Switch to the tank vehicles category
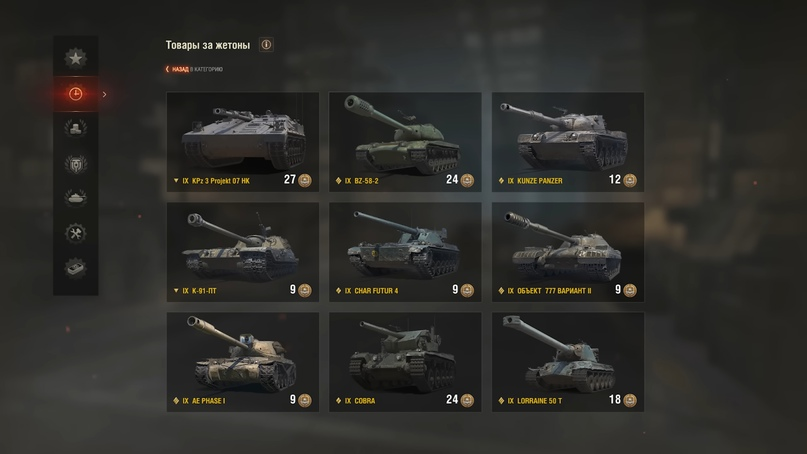 coord(75,198)
